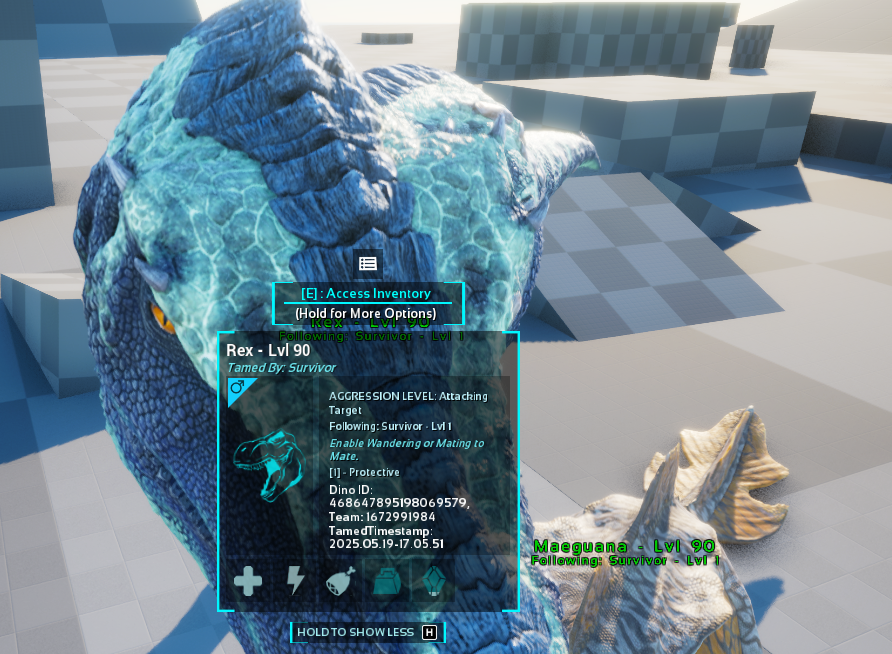
Task: Click the male gender symbol badge
Action: pos(237,387)
